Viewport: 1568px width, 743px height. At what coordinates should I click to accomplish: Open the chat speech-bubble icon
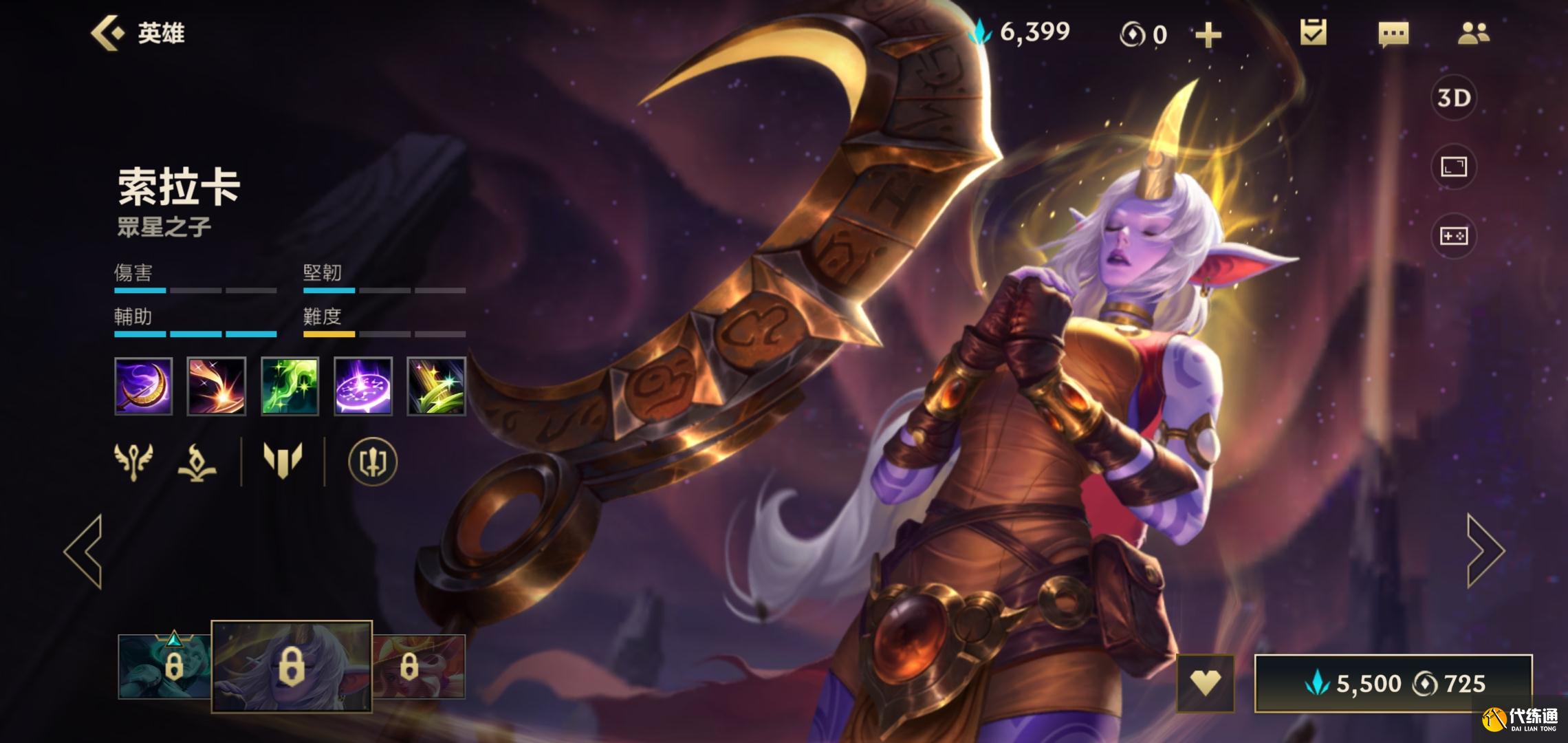[1393, 34]
